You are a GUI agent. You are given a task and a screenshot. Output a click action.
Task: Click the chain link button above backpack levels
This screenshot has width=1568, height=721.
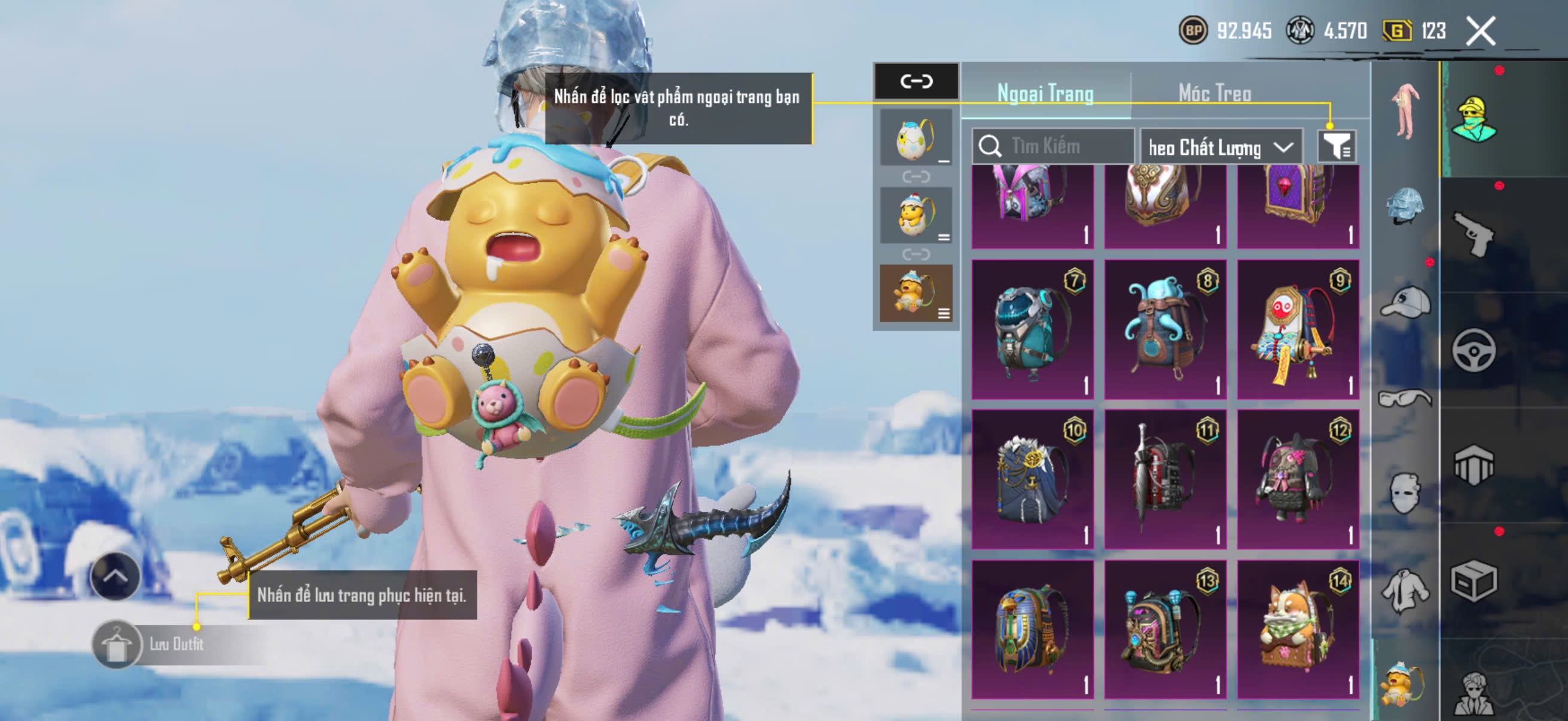click(x=916, y=81)
